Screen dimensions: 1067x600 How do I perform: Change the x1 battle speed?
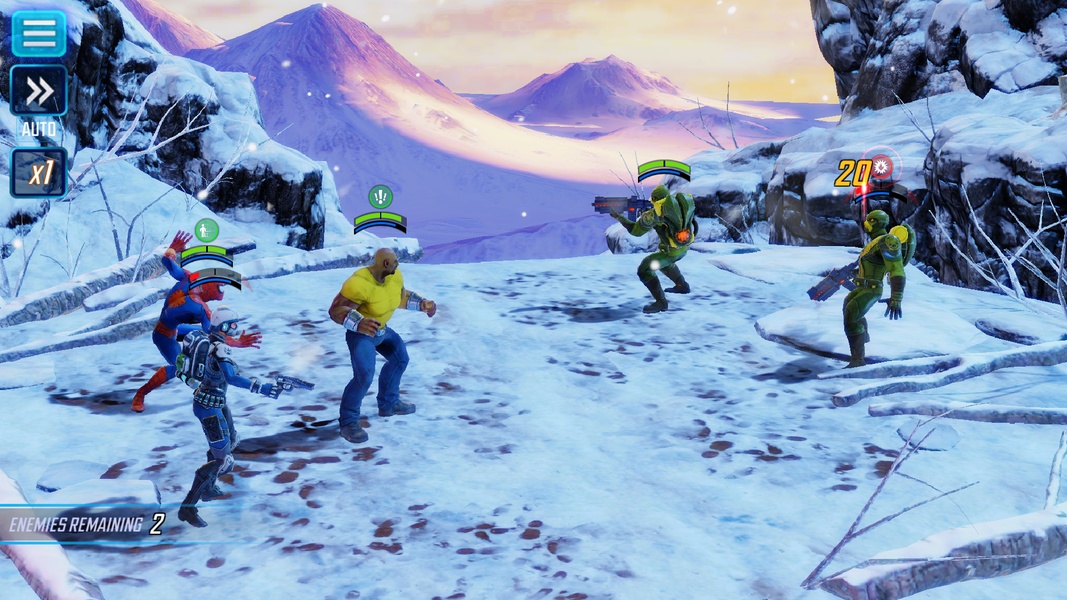[x=39, y=173]
